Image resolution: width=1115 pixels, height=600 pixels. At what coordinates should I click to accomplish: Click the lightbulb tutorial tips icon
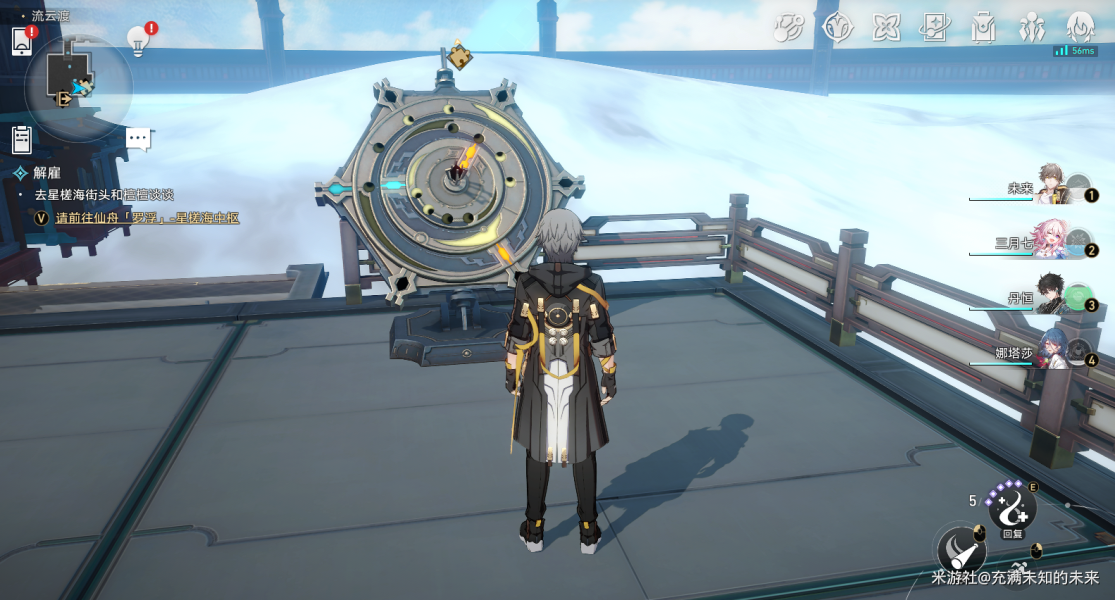138,40
